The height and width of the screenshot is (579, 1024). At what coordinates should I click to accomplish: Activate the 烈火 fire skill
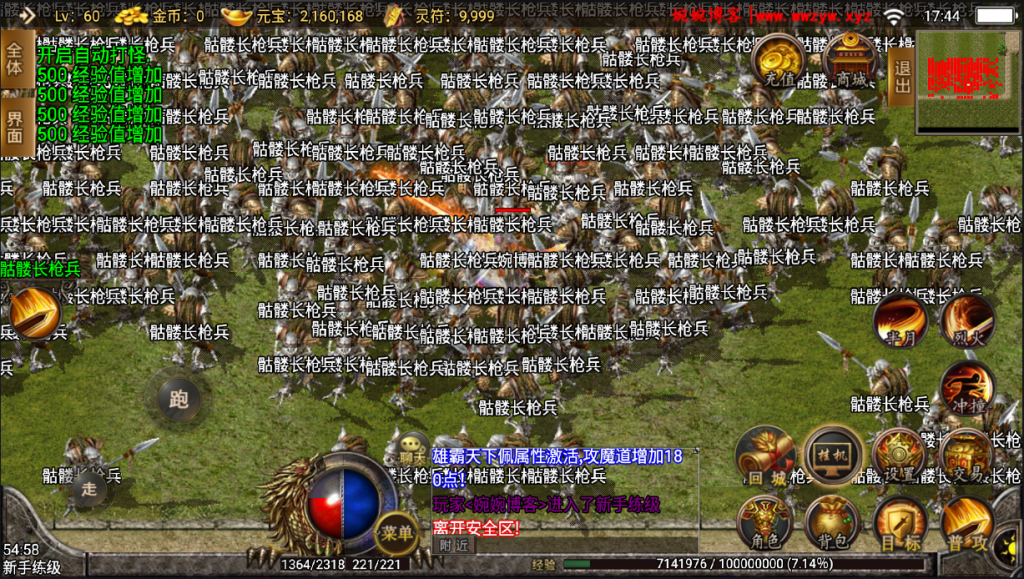pyautogui.click(x=967, y=320)
